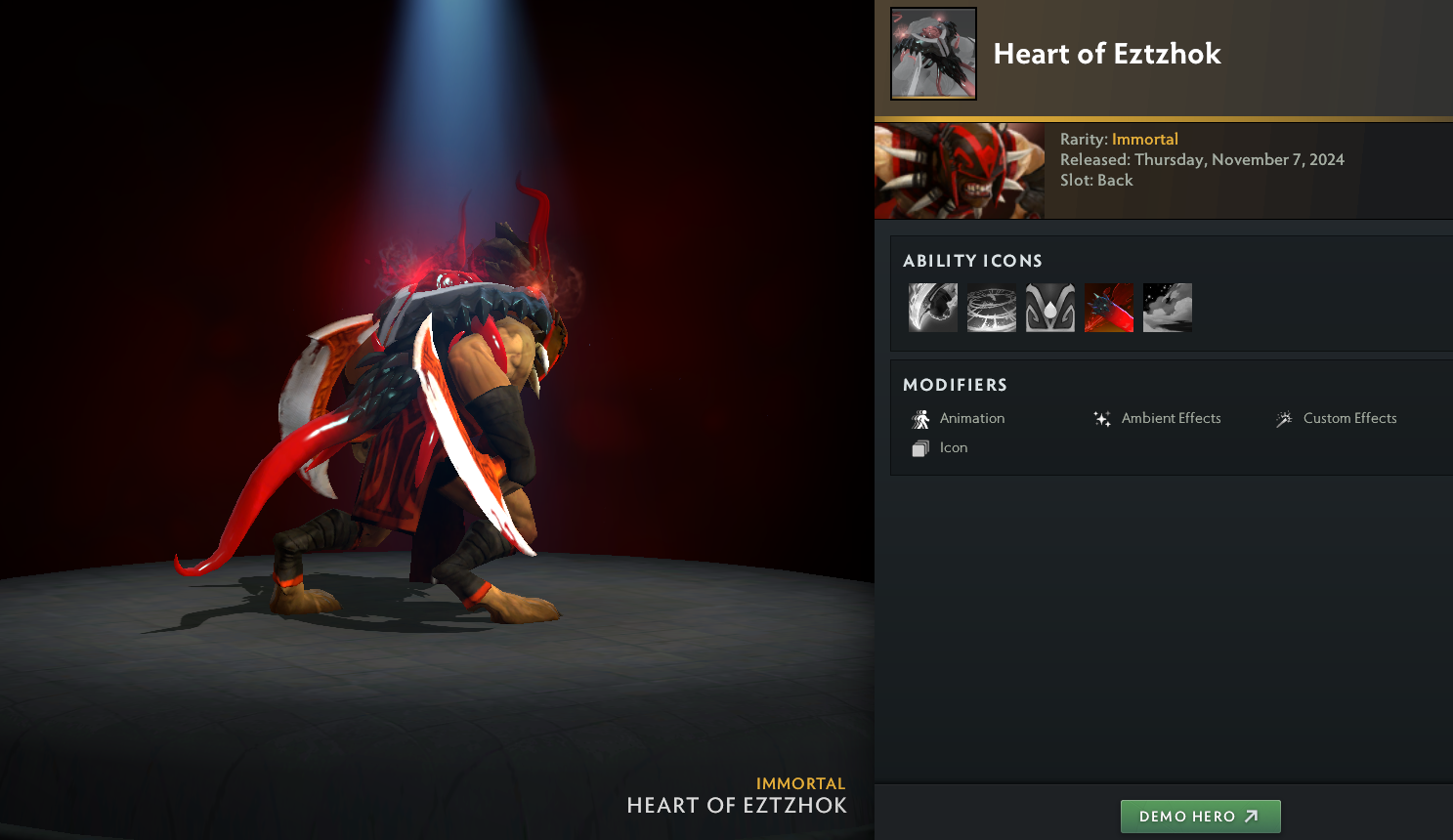
Task: Select the grey mist cloud ability icon
Action: (x=1168, y=308)
